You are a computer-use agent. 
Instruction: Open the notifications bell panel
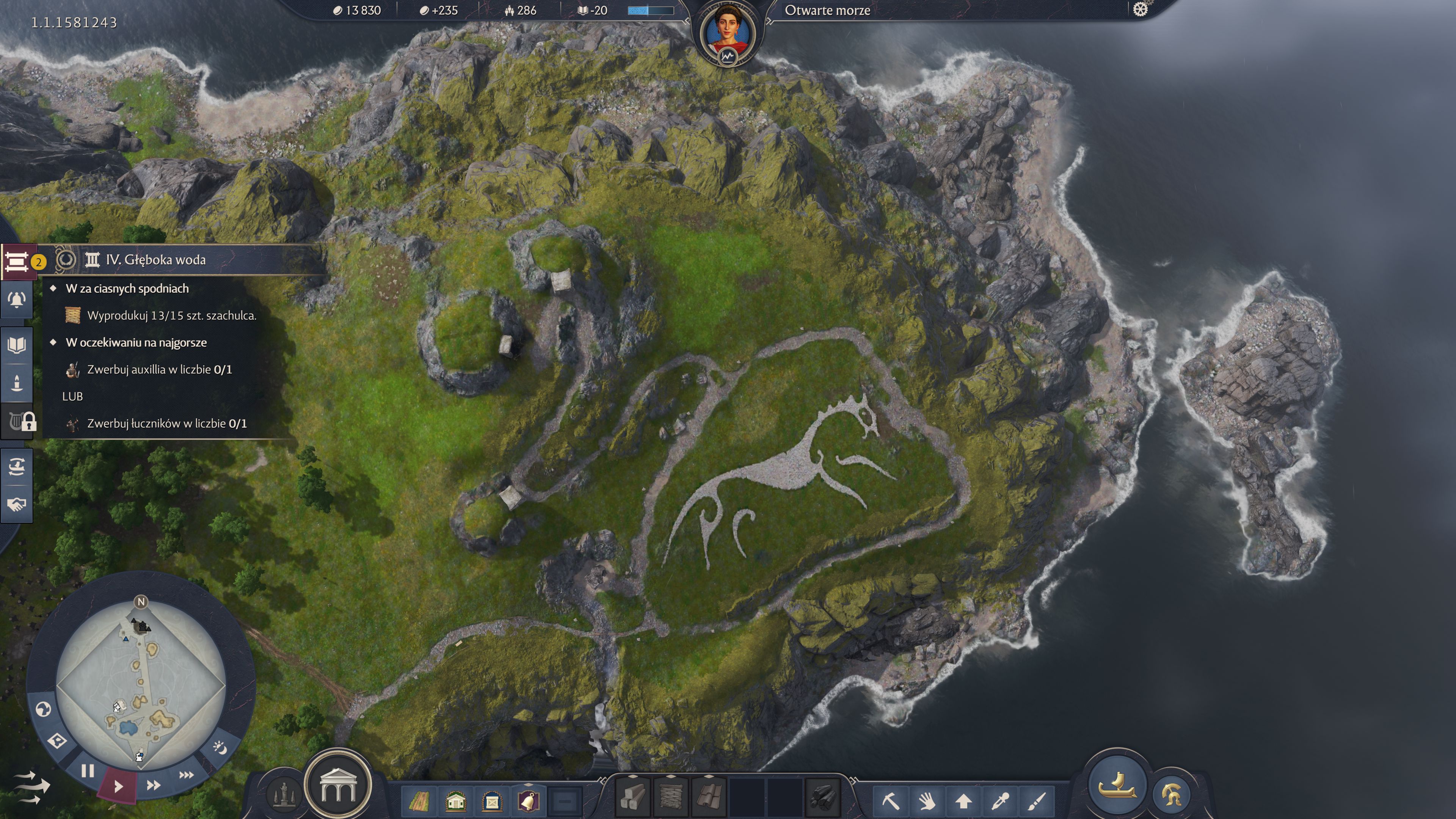coord(16,300)
